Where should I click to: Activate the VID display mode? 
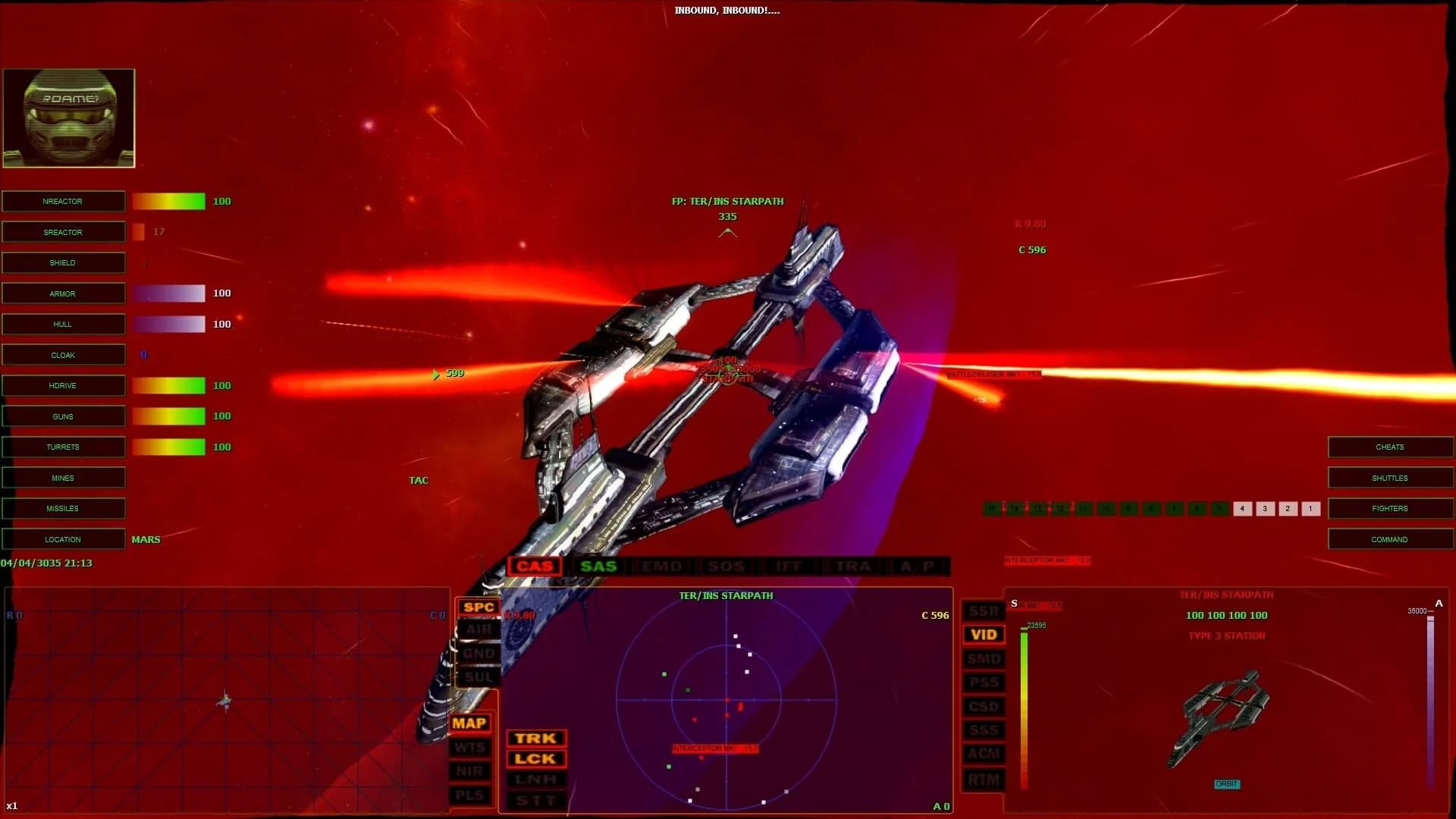click(x=984, y=634)
